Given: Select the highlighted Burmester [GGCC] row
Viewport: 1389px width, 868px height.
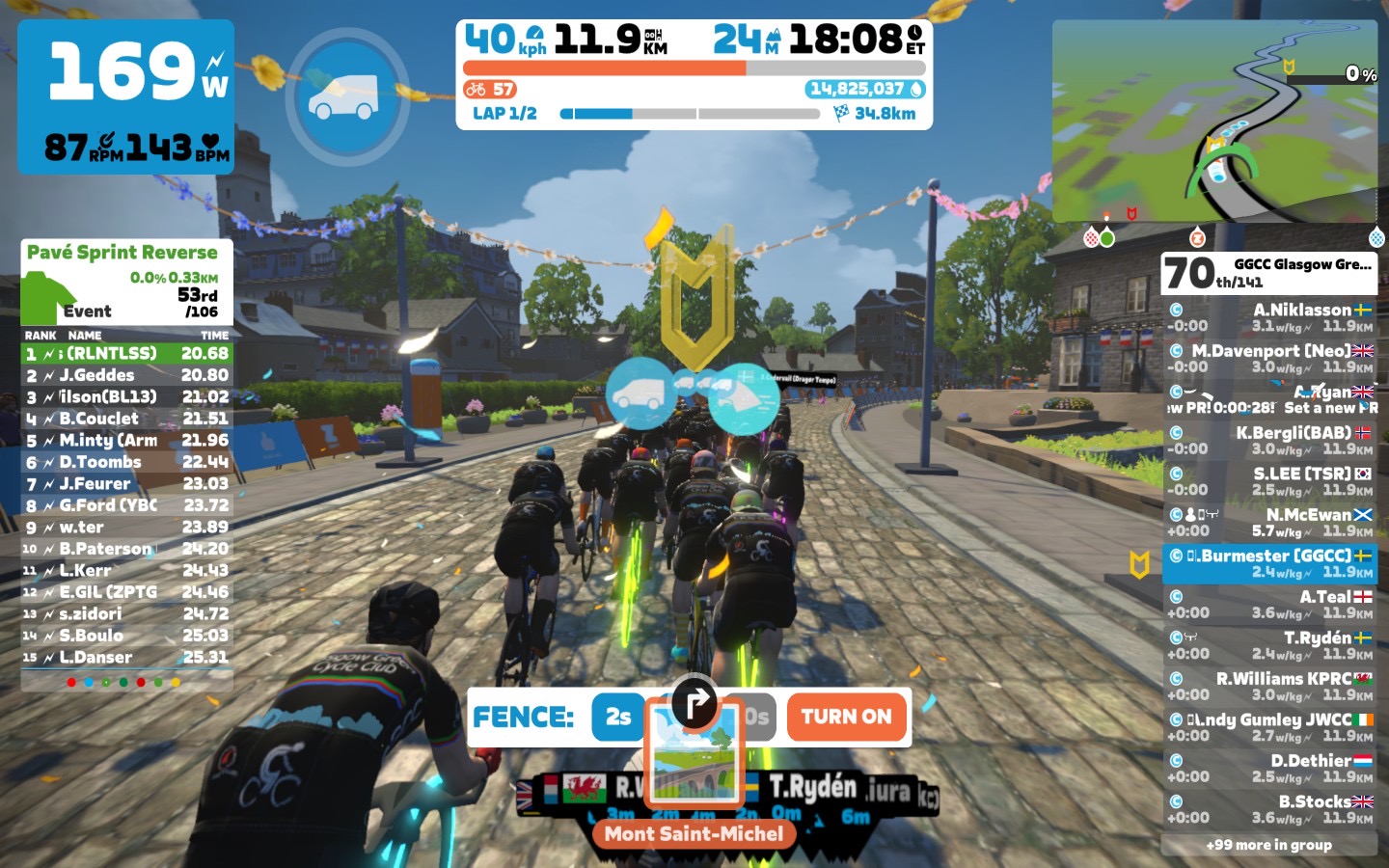Looking at the screenshot, I should 1269,563.
